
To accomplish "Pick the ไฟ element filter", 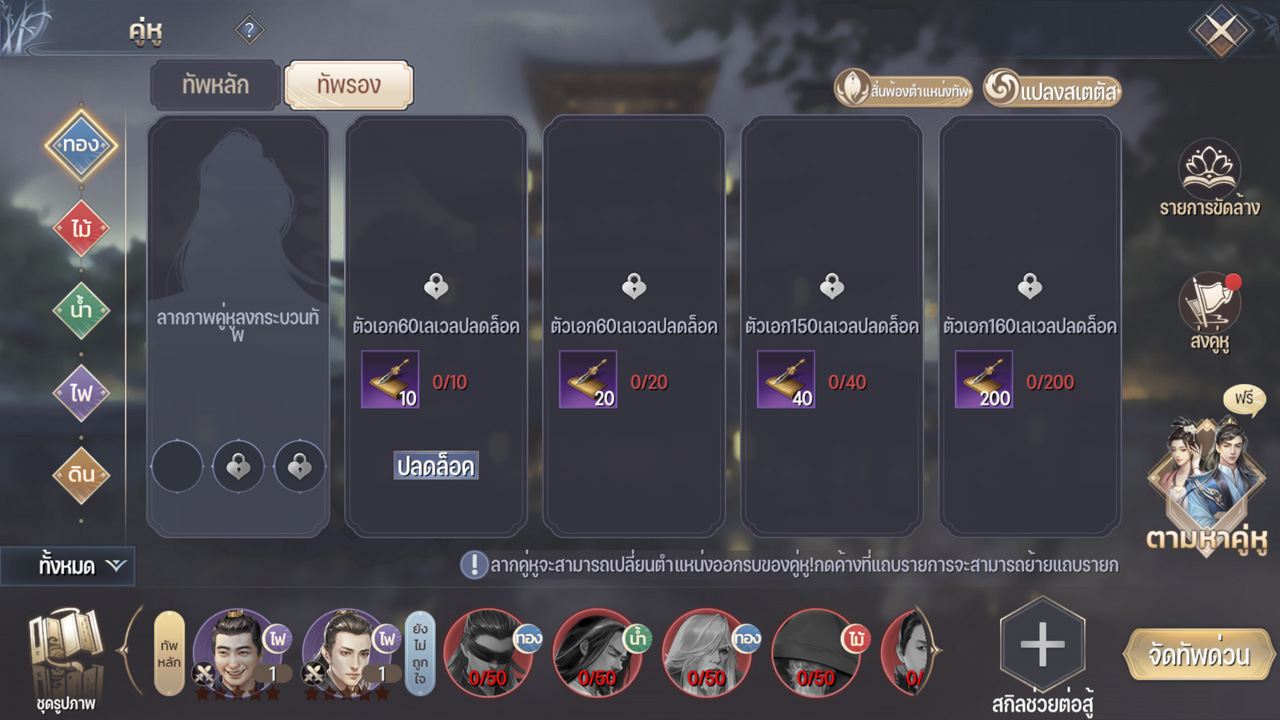I will (x=81, y=393).
